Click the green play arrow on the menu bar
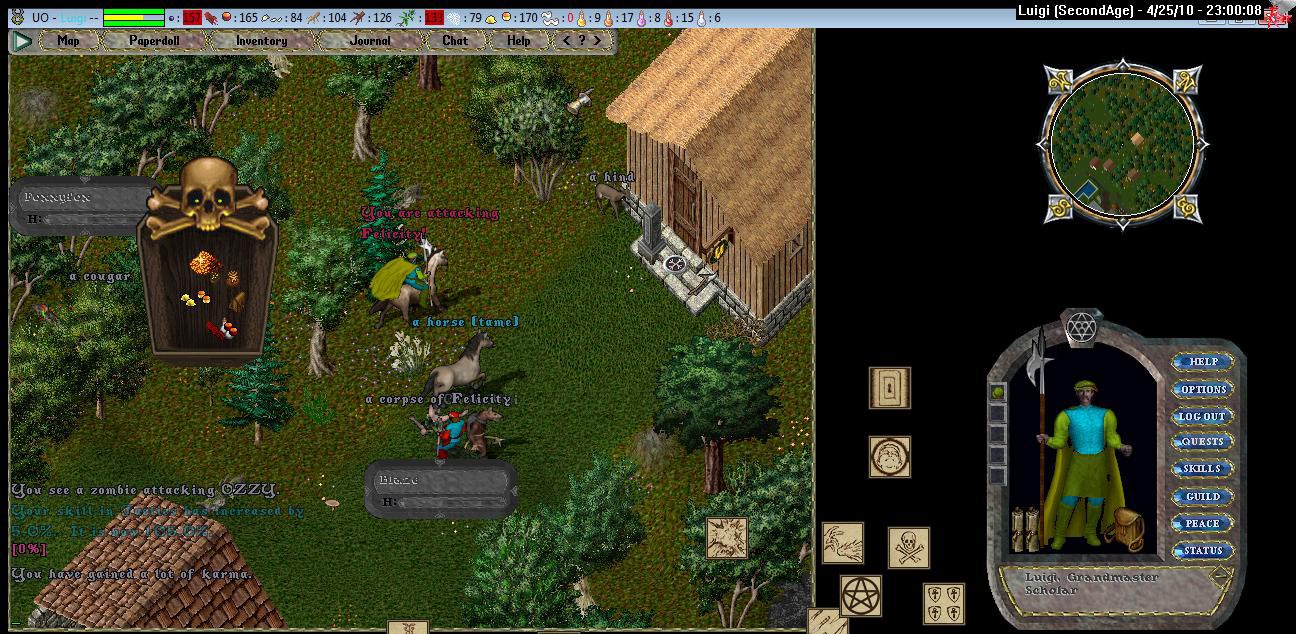 22,41
